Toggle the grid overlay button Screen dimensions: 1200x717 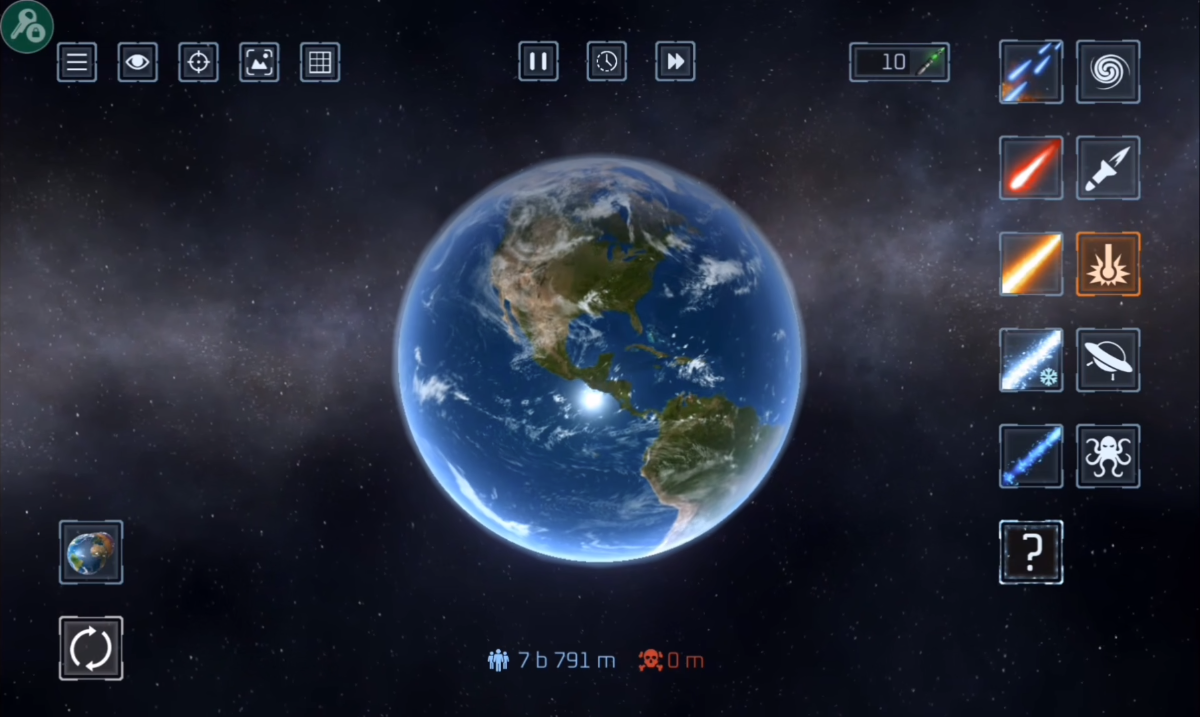(x=320, y=62)
